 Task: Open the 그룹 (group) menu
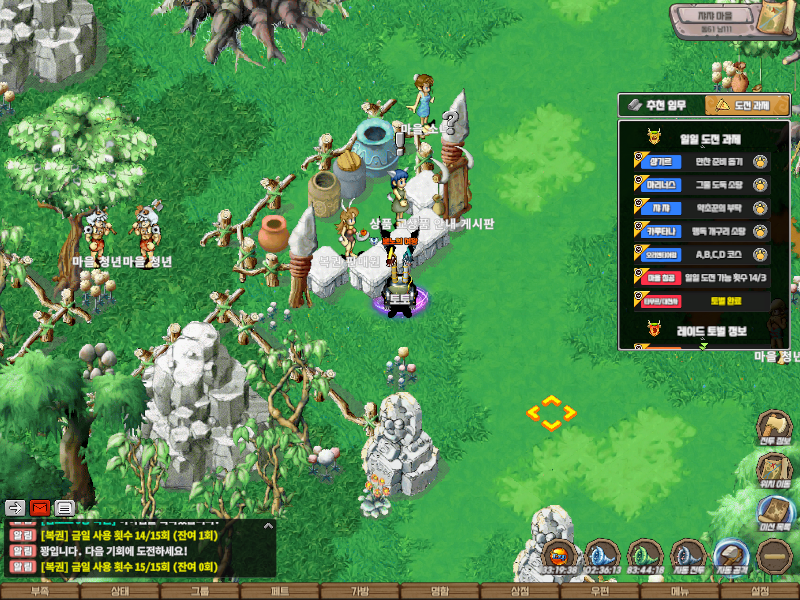pos(200,592)
